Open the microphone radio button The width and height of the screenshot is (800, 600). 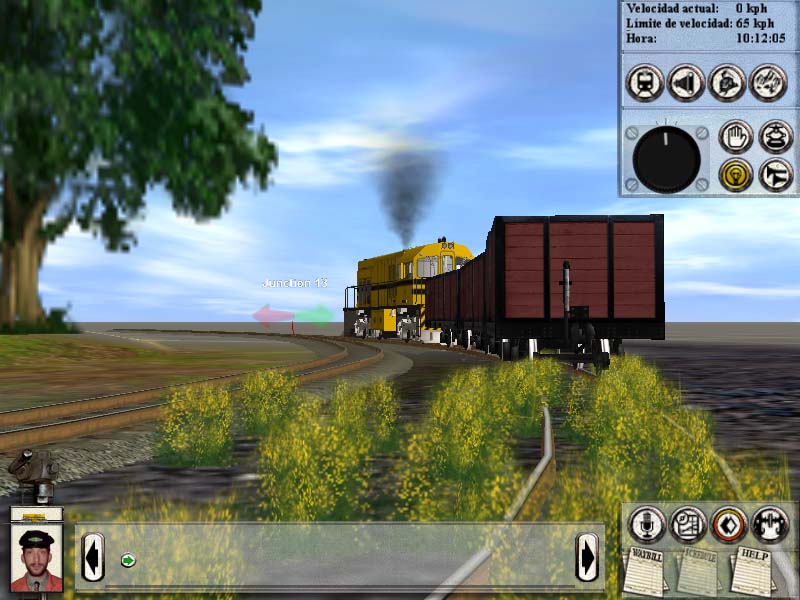pos(646,523)
